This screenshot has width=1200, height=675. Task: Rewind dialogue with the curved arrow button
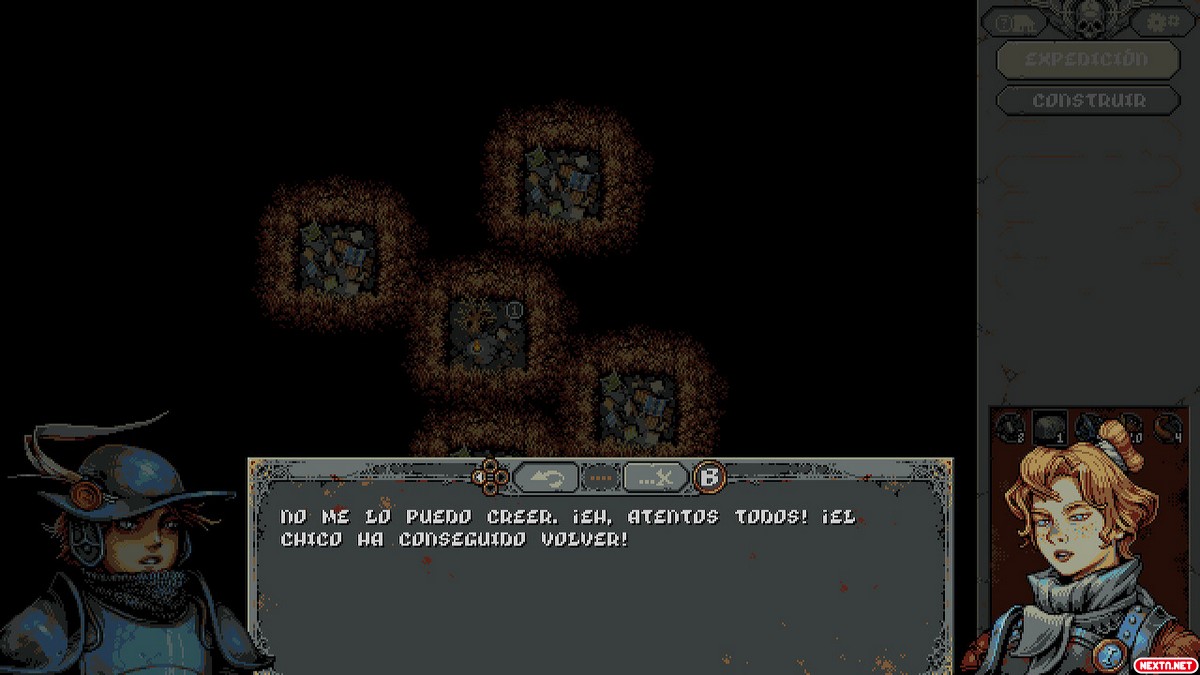point(546,478)
